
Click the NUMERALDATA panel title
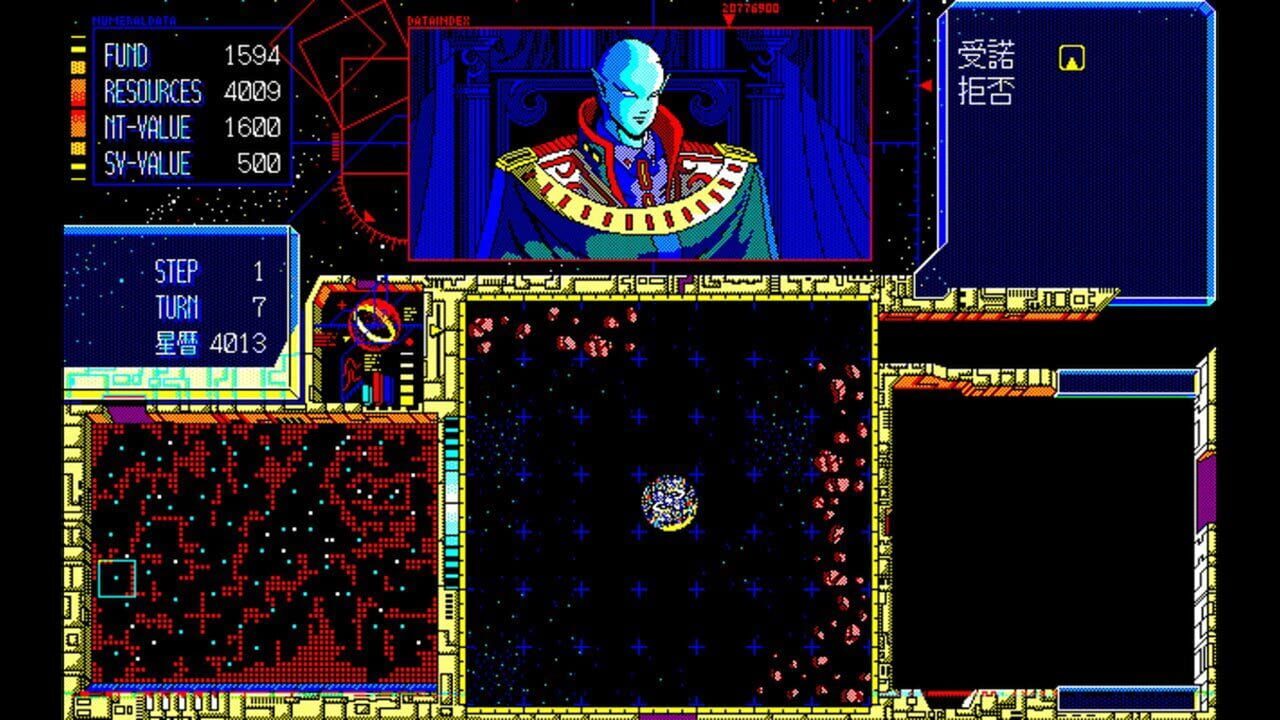tap(135, 18)
